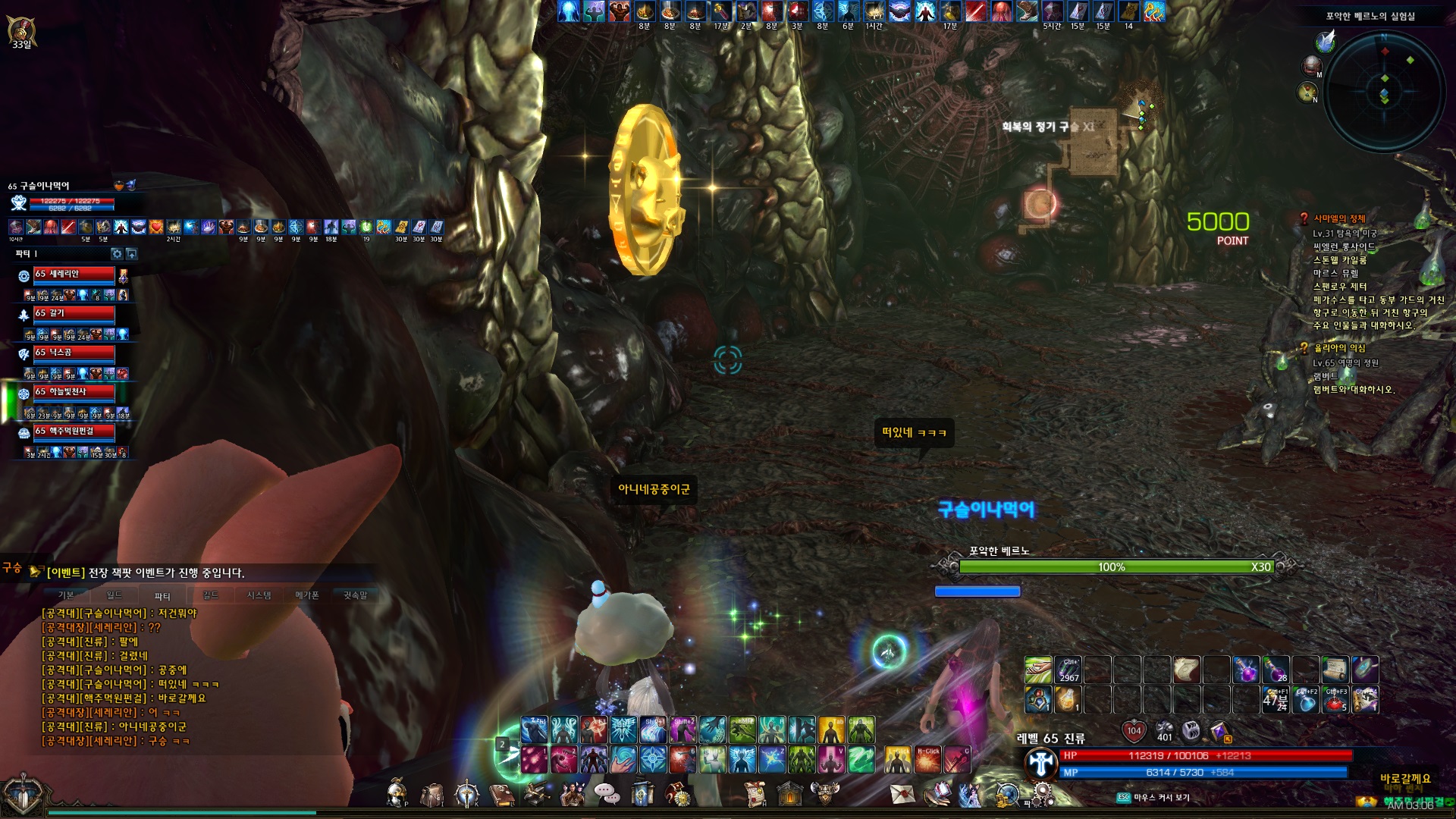Show the 시스템 chat tab
This screenshot has width=1456, height=819.
pyautogui.click(x=259, y=595)
